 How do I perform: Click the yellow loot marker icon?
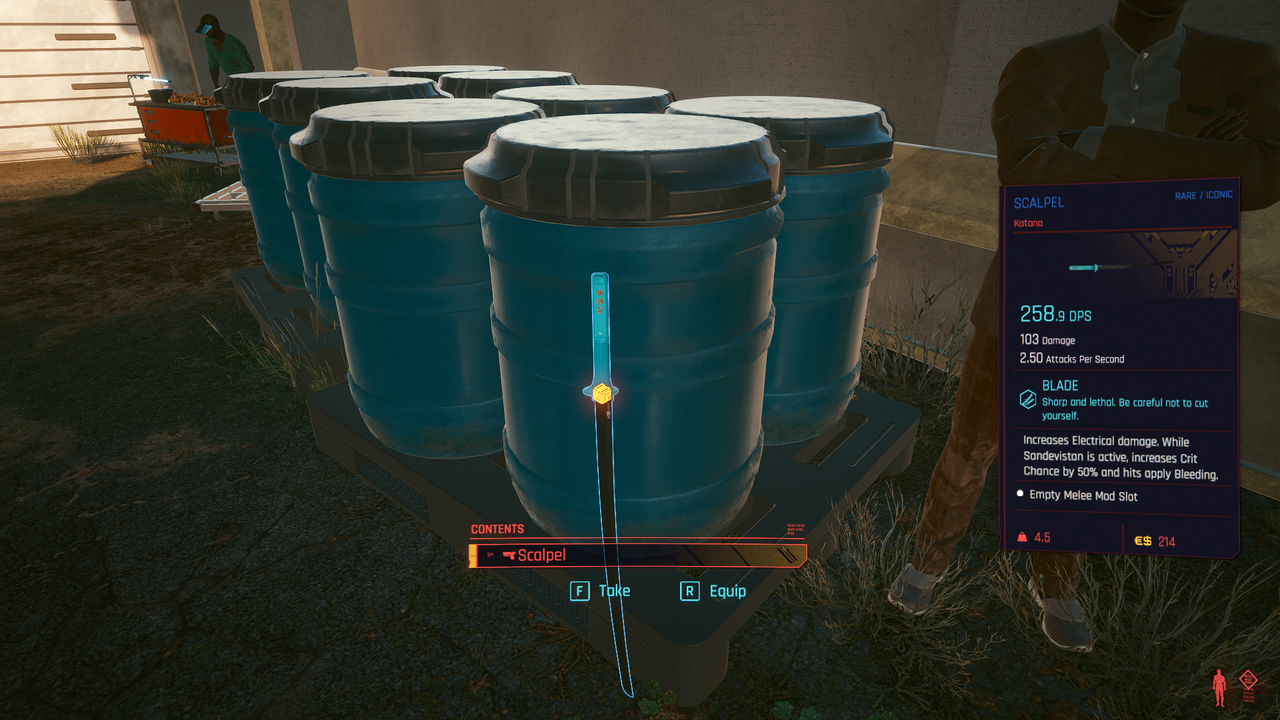tap(601, 393)
